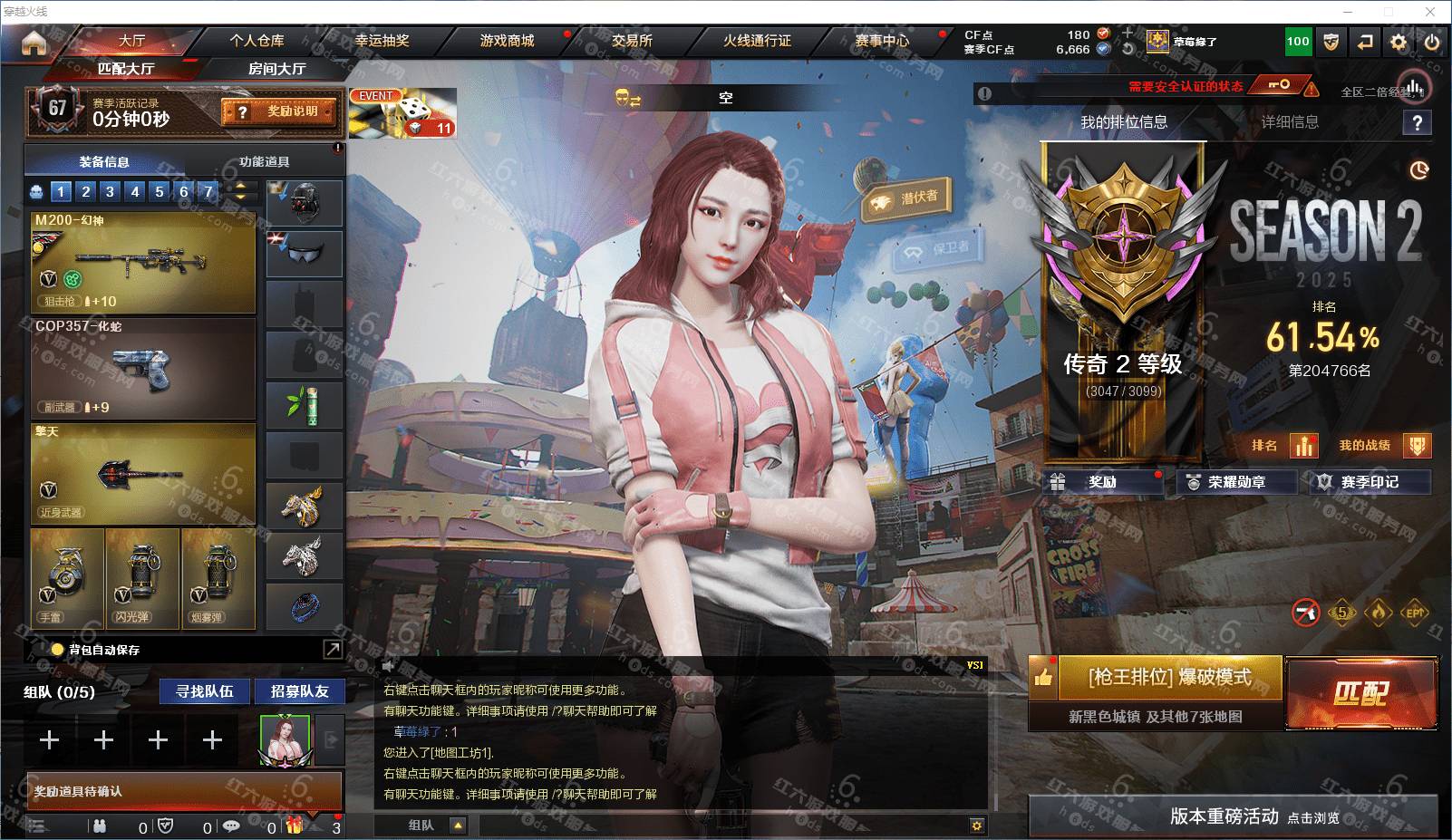This screenshot has height=840, width=1452.
Task: Open the settings gear icon
Action: coord(1399,42)
